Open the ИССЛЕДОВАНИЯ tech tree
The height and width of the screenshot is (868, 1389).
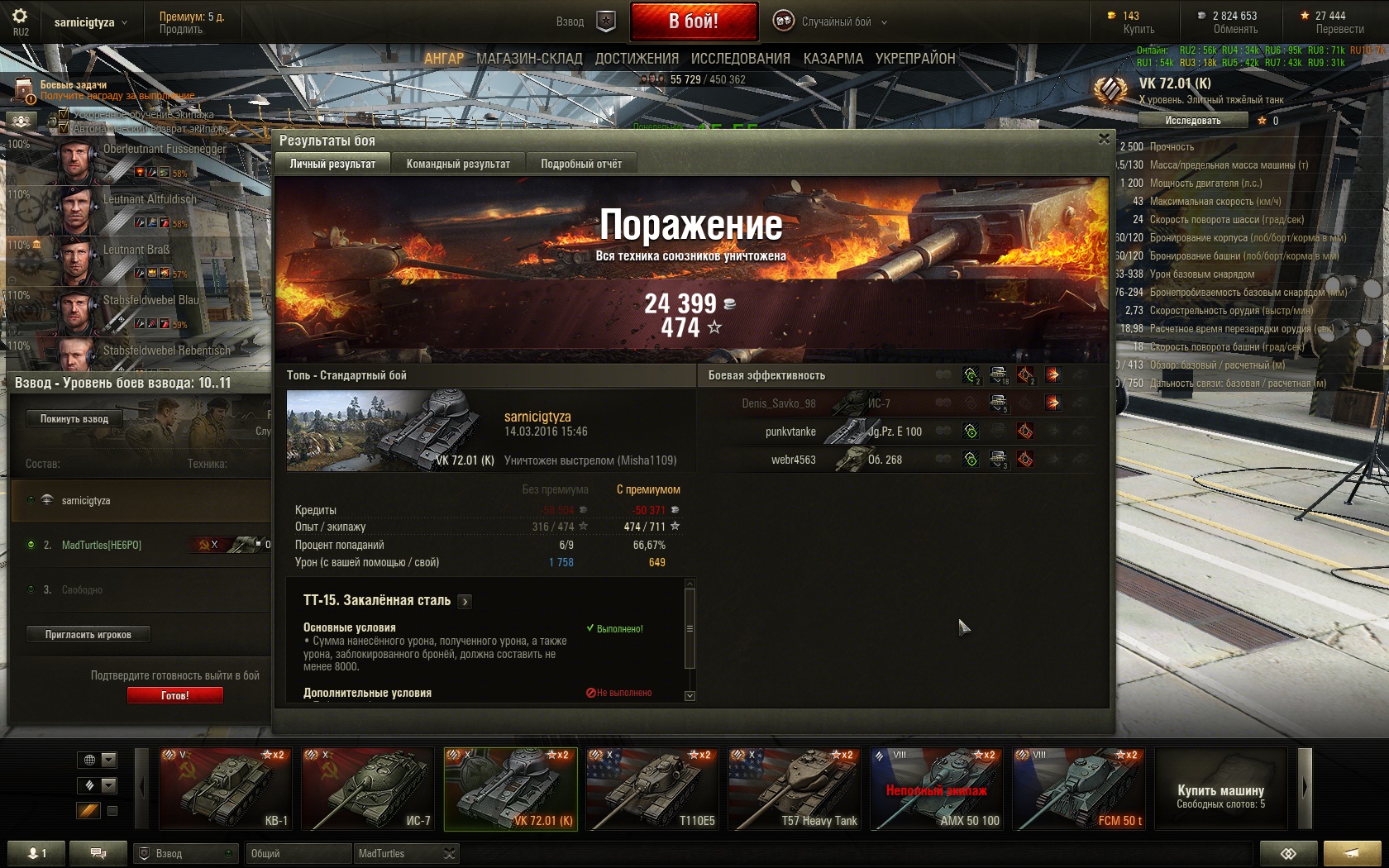click(x=740, y=59)
